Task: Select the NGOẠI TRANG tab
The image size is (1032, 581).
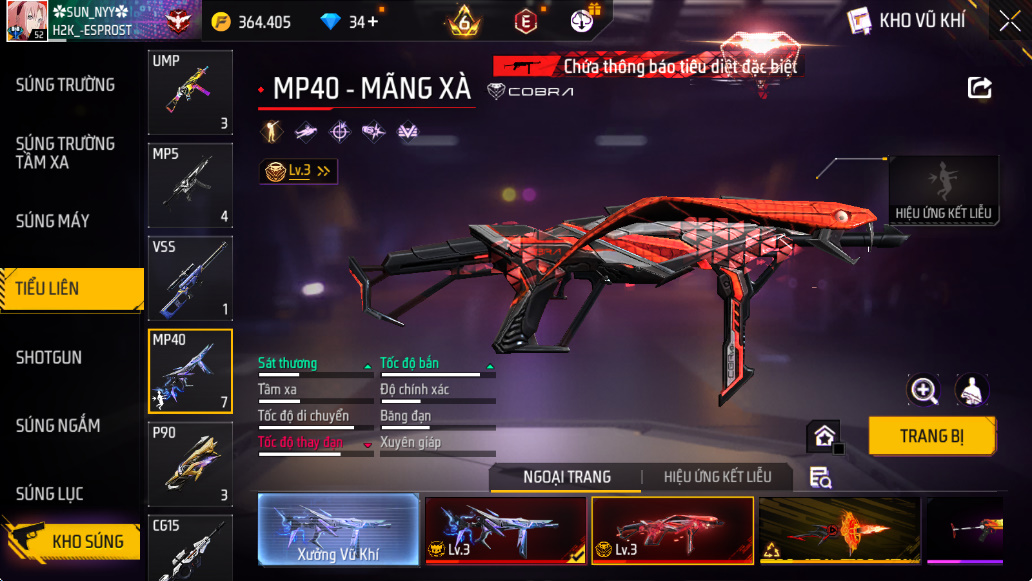Action: click(x=567, y=477)
